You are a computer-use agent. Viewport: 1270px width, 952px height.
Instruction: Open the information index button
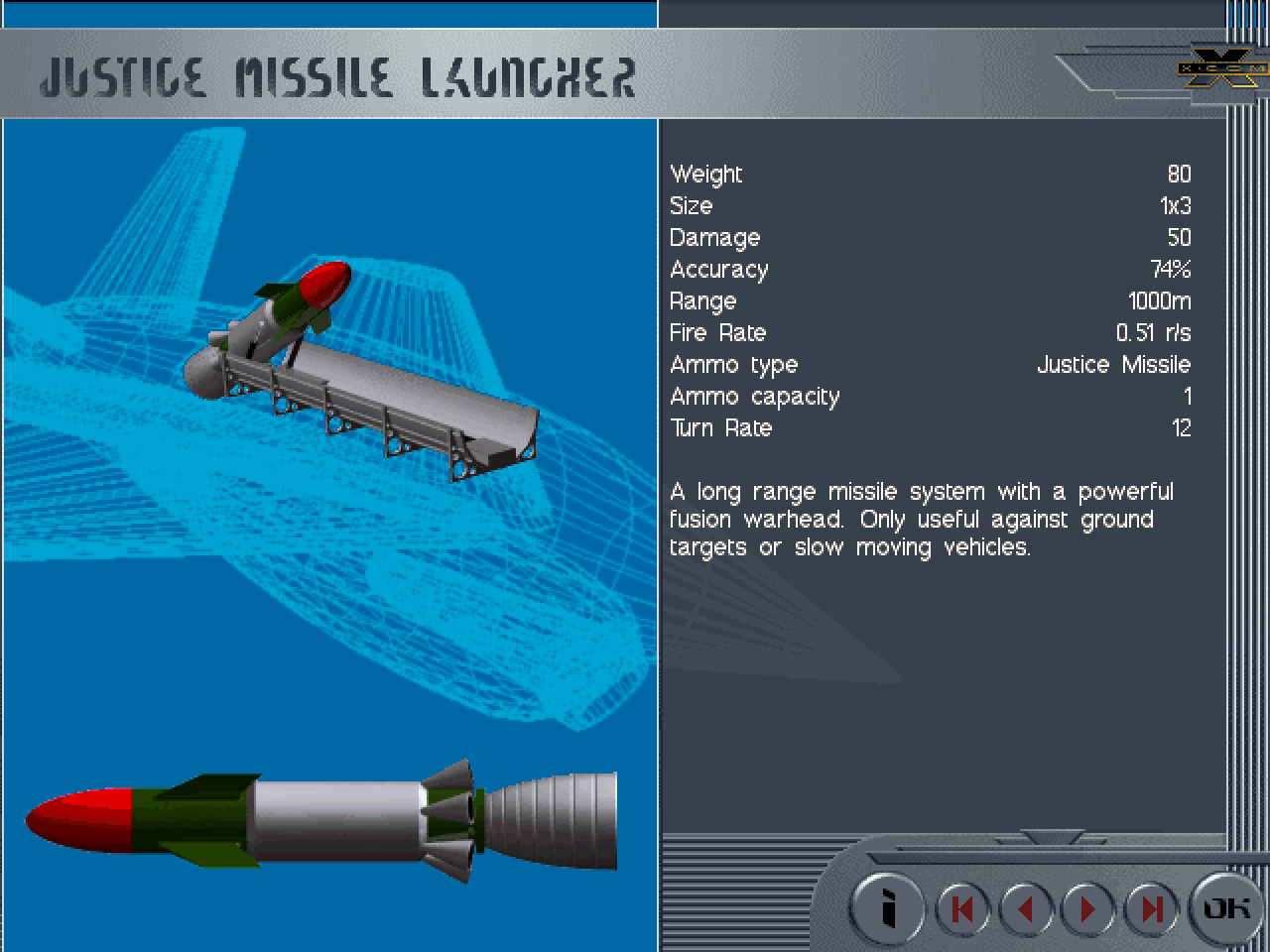point(889,908)
